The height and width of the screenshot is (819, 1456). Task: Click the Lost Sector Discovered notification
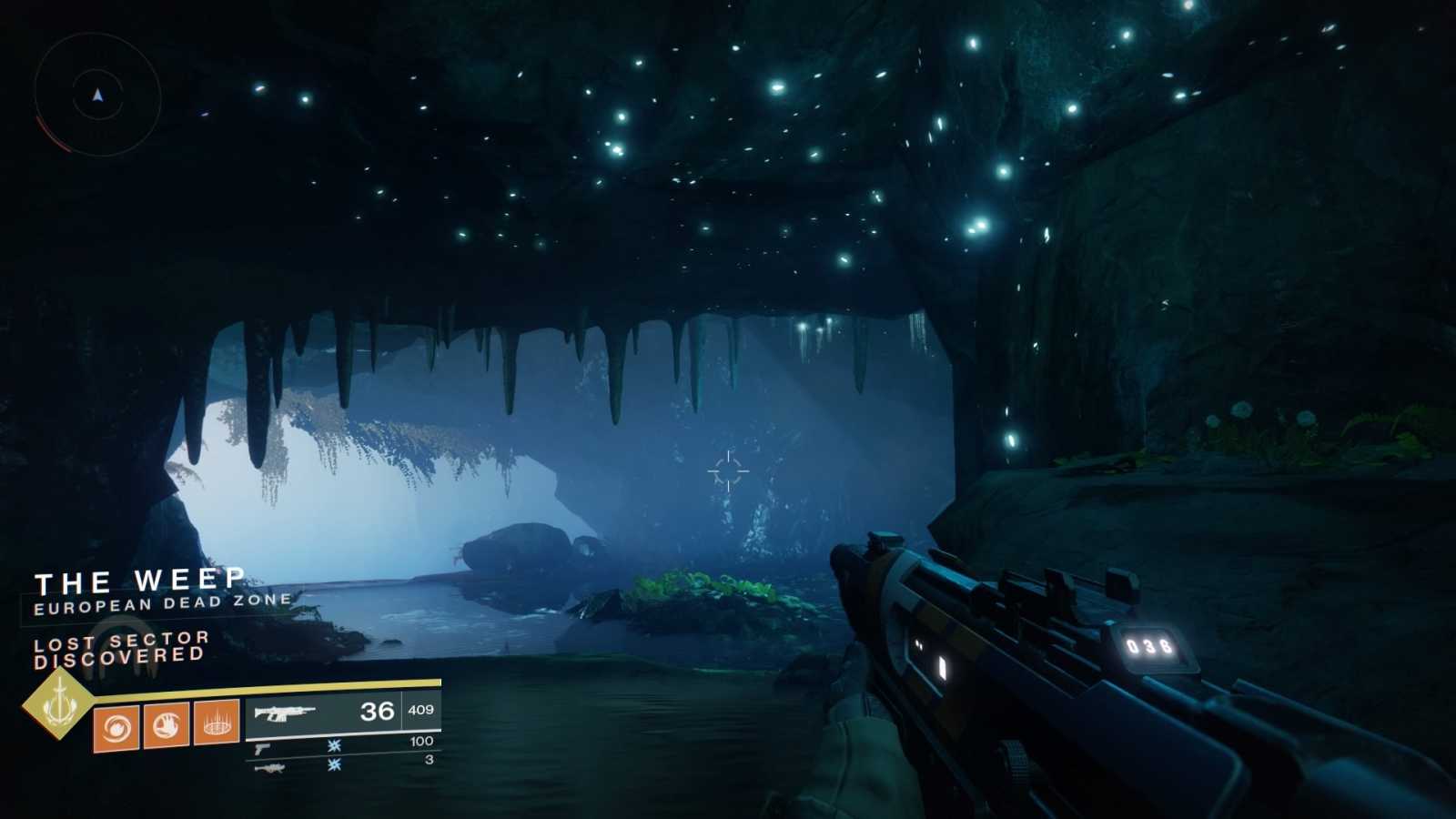point(120,649)
